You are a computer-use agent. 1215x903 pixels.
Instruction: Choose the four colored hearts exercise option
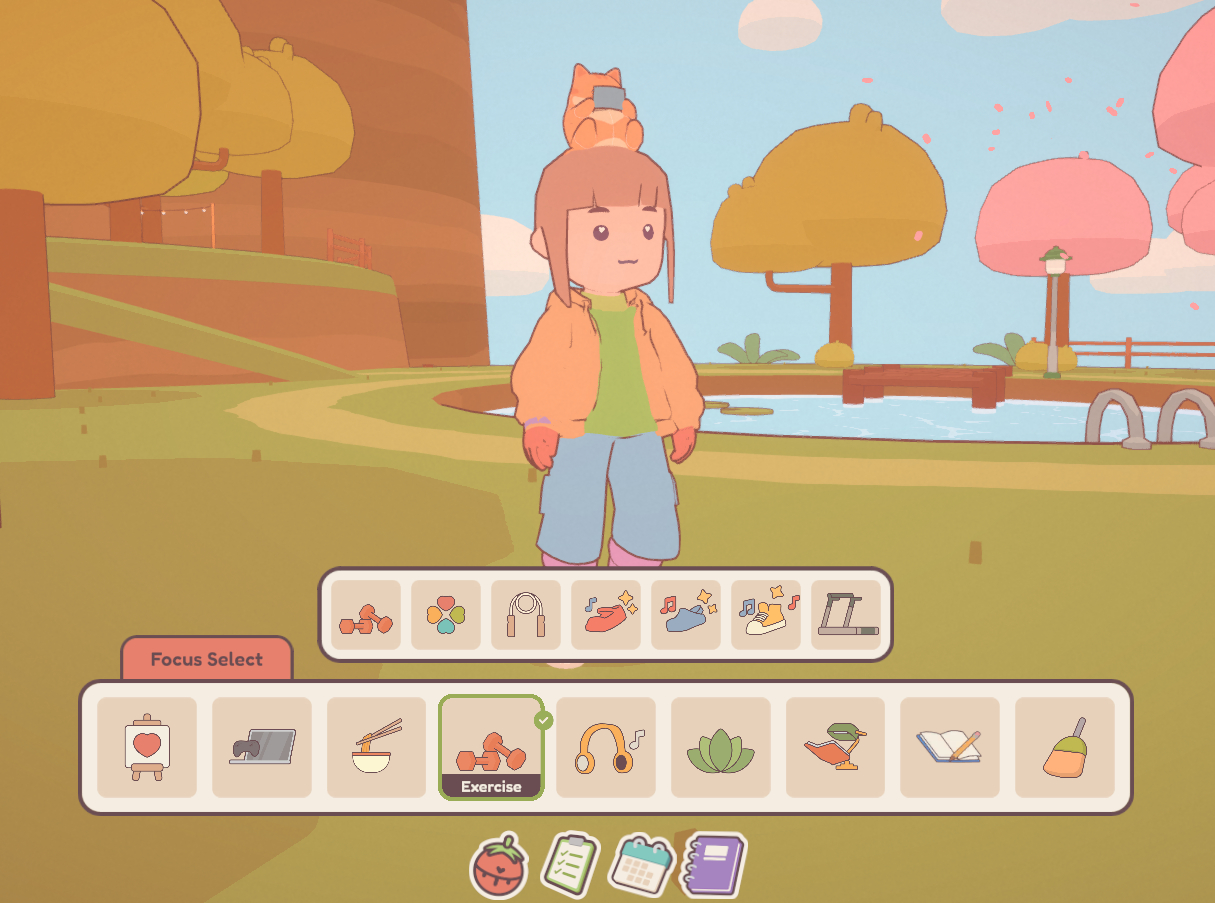[x=446, y=615]
